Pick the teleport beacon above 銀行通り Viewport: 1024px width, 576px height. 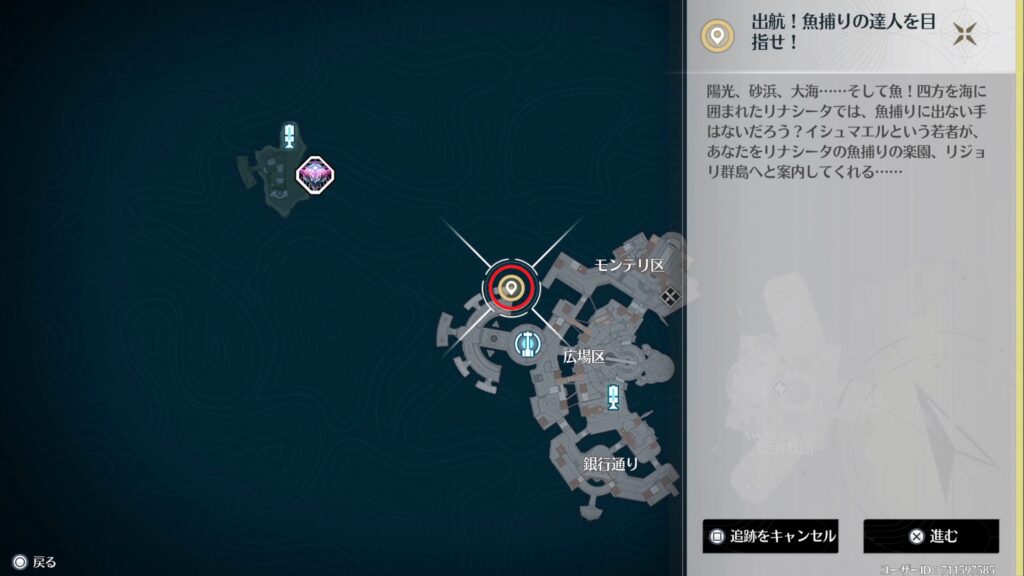[612, 397]
